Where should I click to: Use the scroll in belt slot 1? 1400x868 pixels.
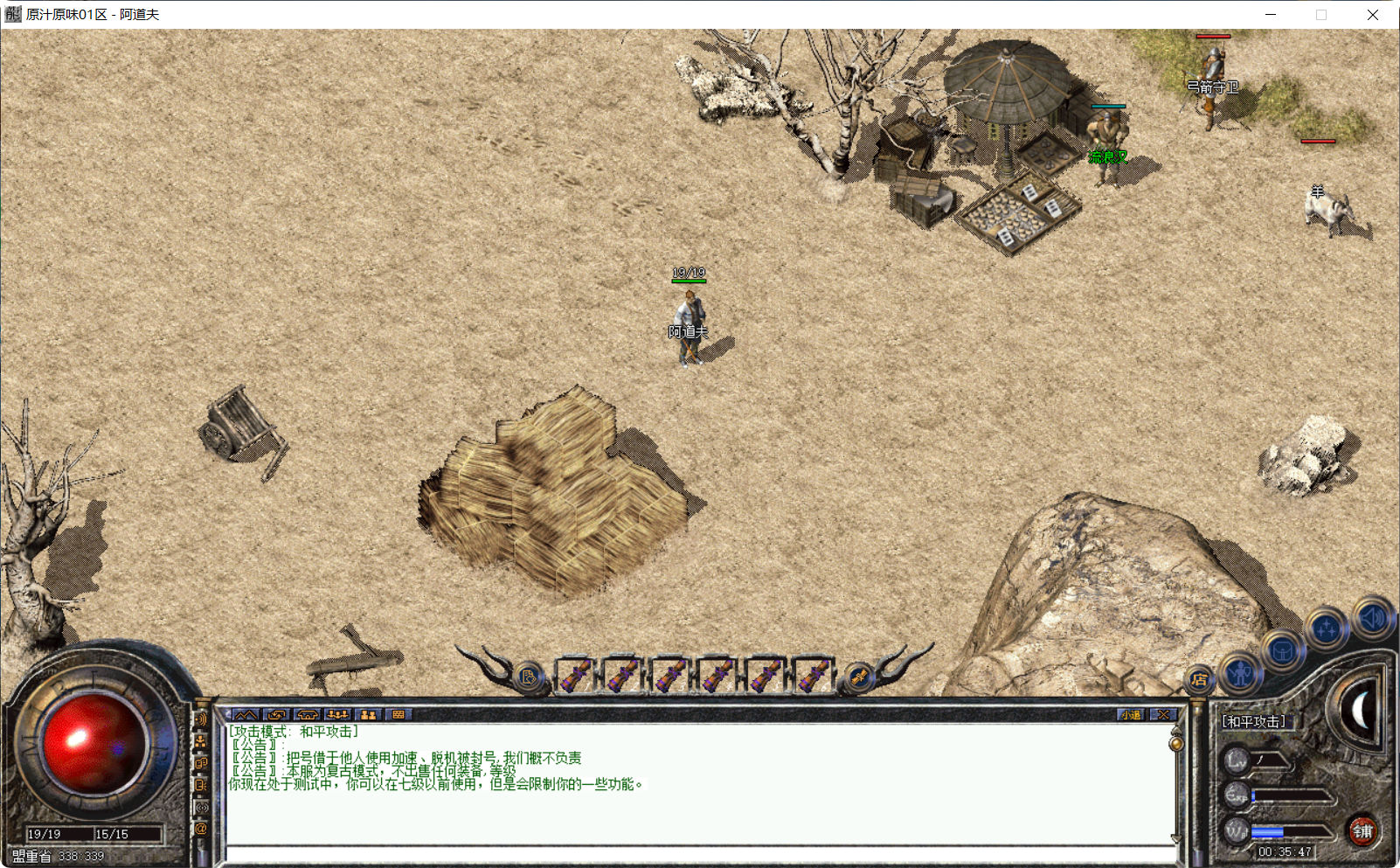576,675
